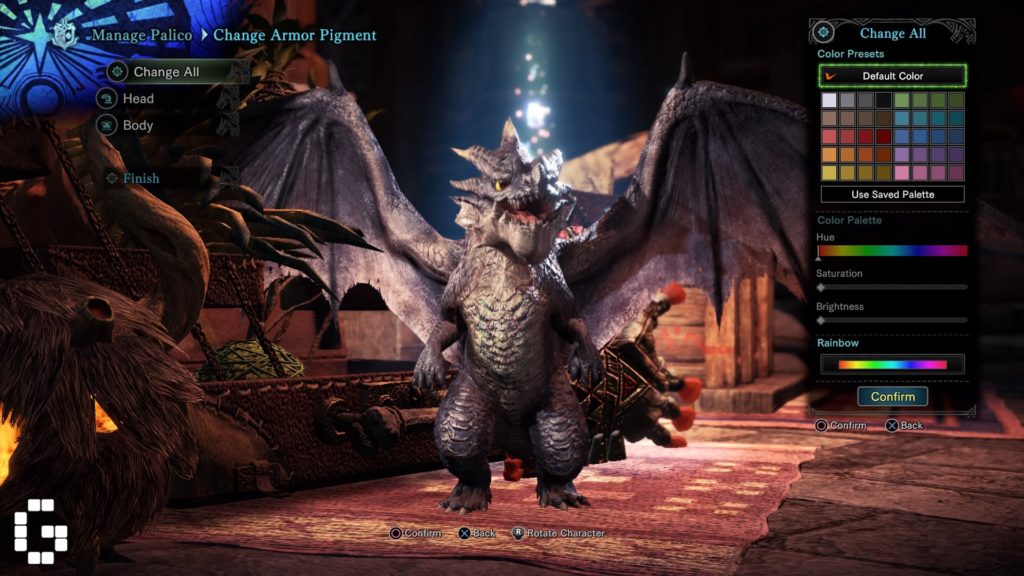Choose the Rainbow pigment bar

coord(892,365)
